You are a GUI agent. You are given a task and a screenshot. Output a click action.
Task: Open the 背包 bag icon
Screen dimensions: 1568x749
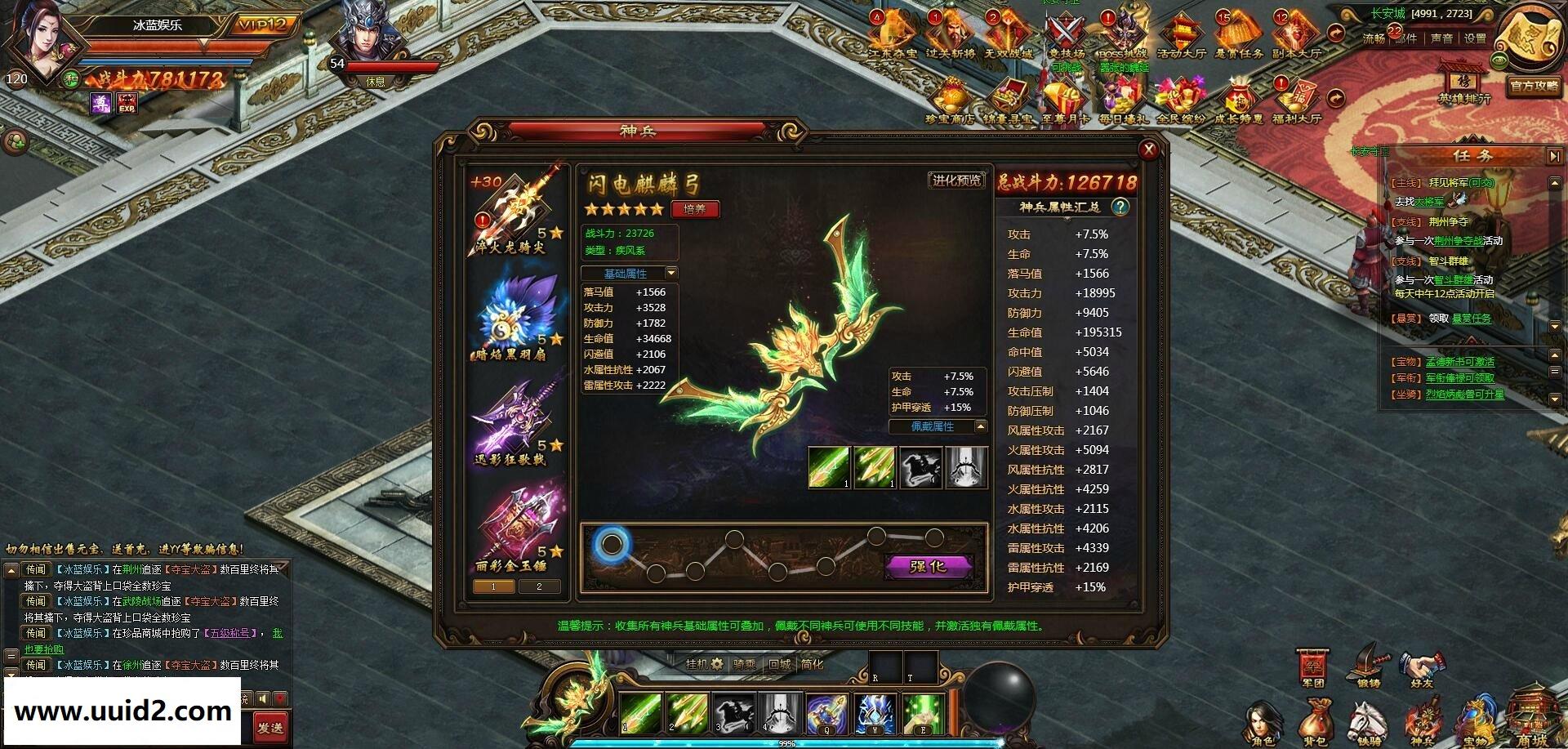pos(1315,724)
